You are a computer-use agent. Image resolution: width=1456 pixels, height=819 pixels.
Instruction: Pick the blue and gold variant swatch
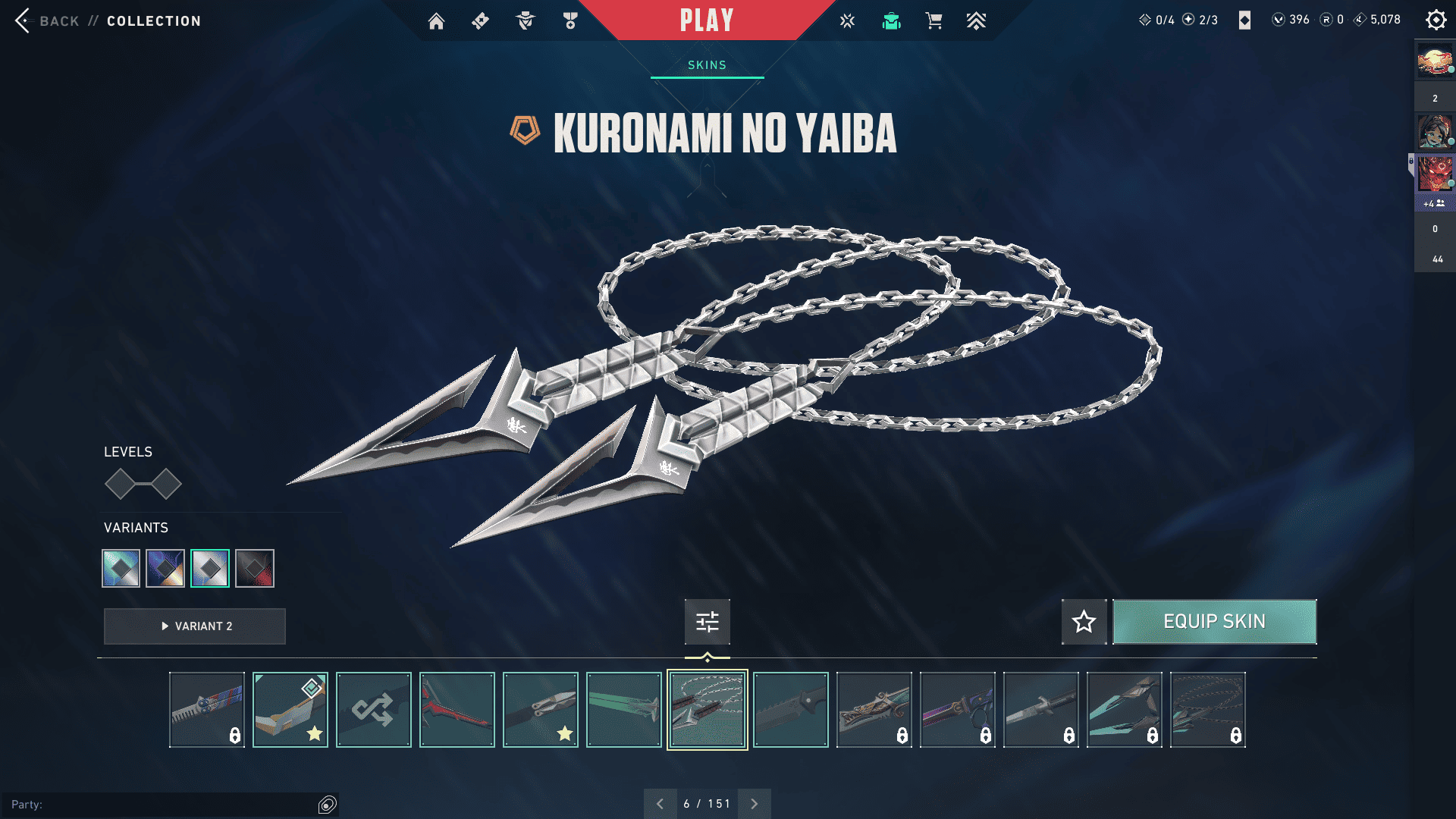(x=165, y=568)
